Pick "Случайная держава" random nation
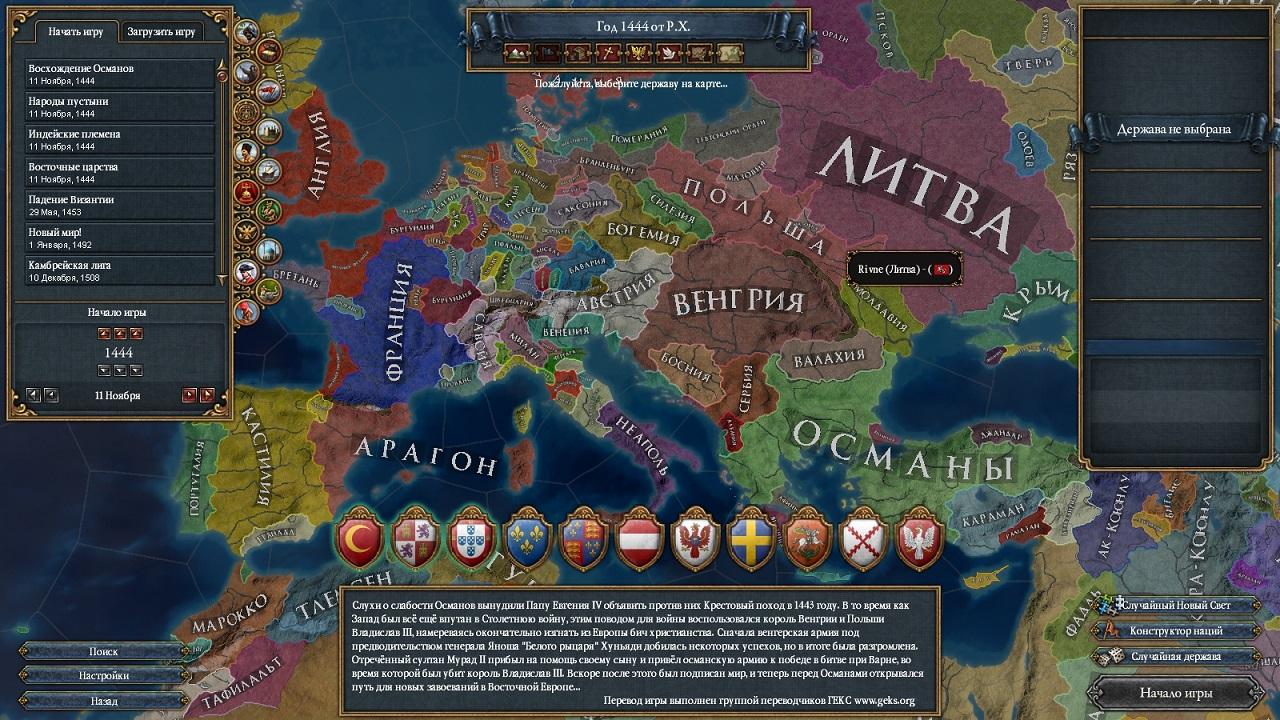Viewport: 1280px width, 720px height. click(1176, 656)
